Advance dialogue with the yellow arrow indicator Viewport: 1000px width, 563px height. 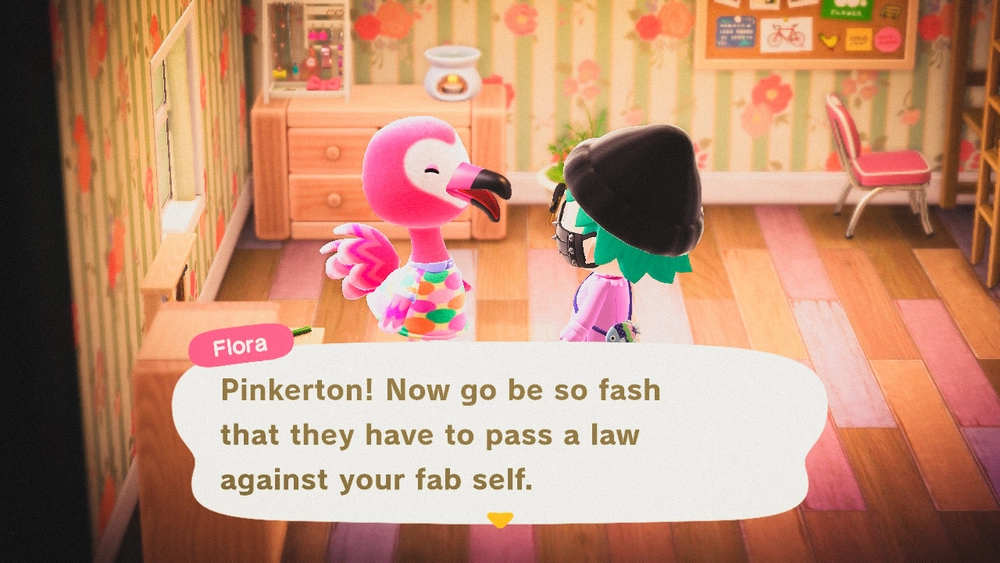[499, 519]
